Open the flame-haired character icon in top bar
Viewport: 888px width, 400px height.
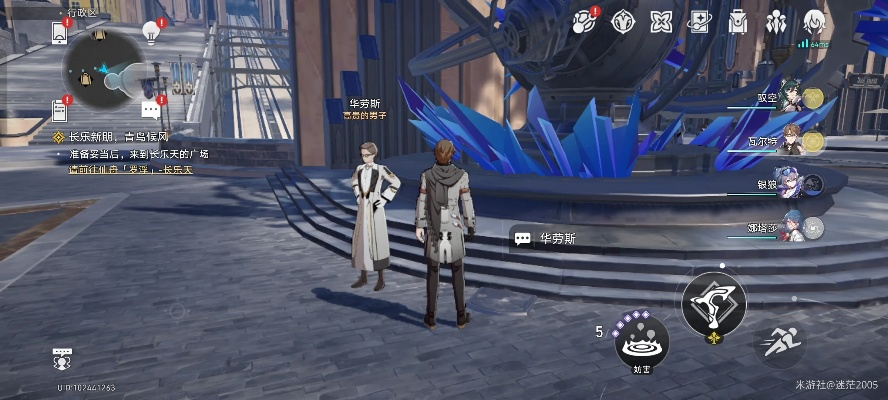[815, 21]
